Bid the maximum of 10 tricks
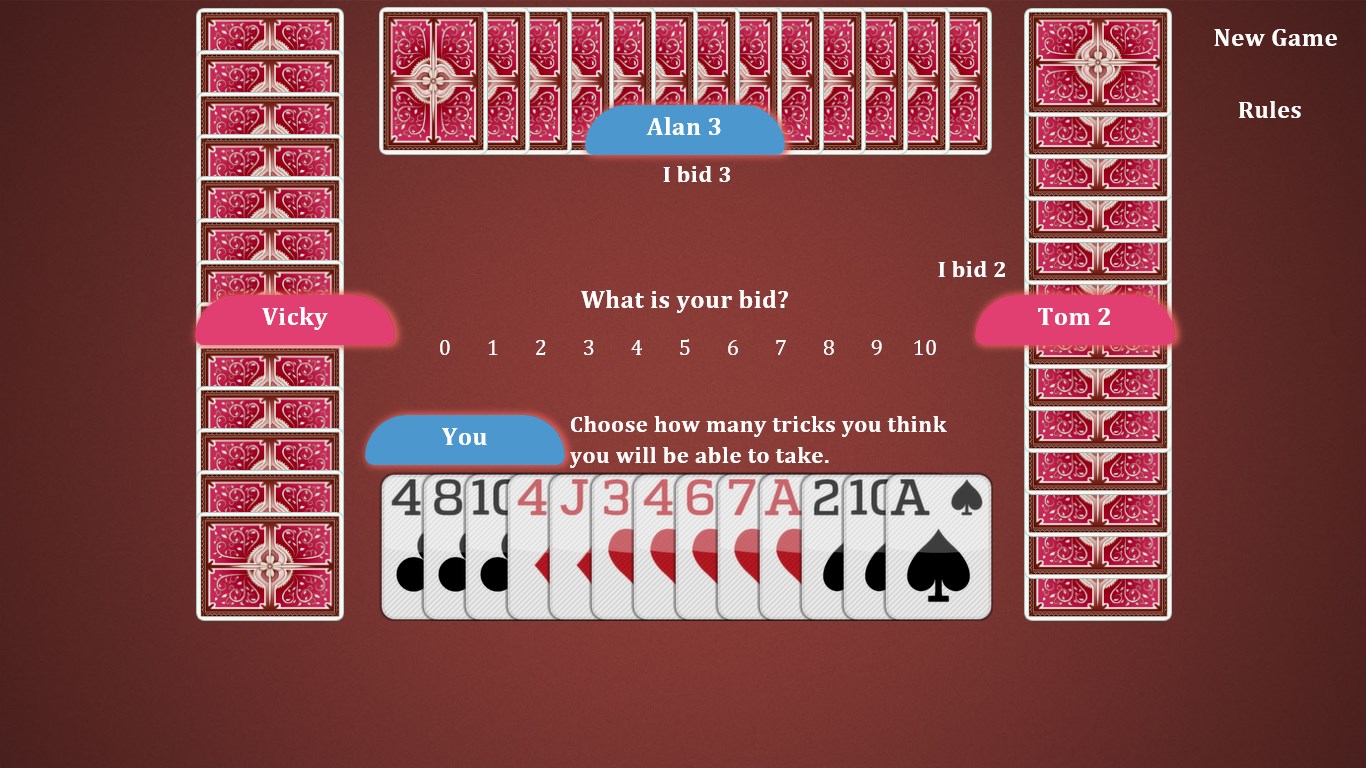 tap(924, 348)
